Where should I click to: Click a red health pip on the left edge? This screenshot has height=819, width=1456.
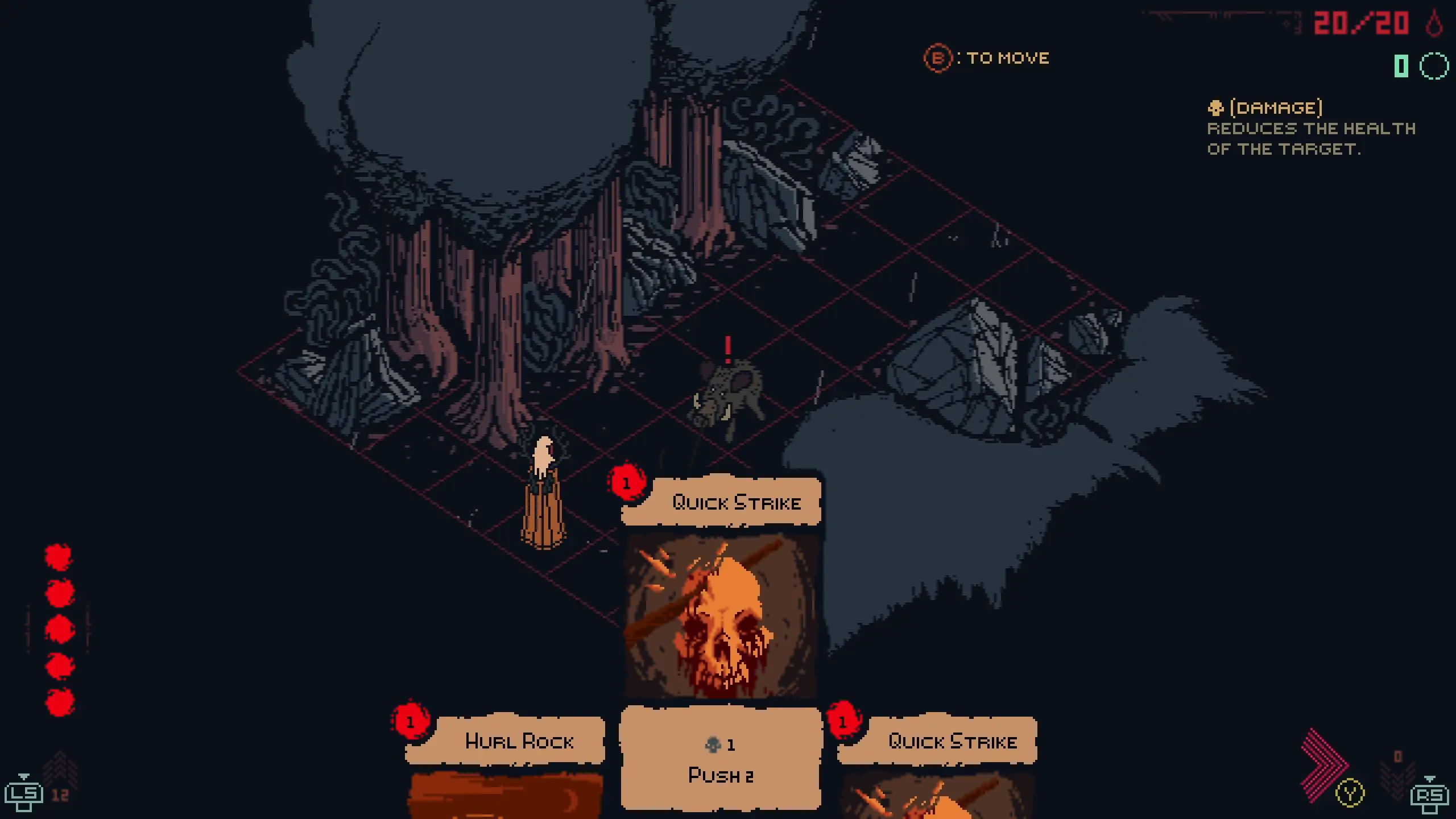click(59, 629)
